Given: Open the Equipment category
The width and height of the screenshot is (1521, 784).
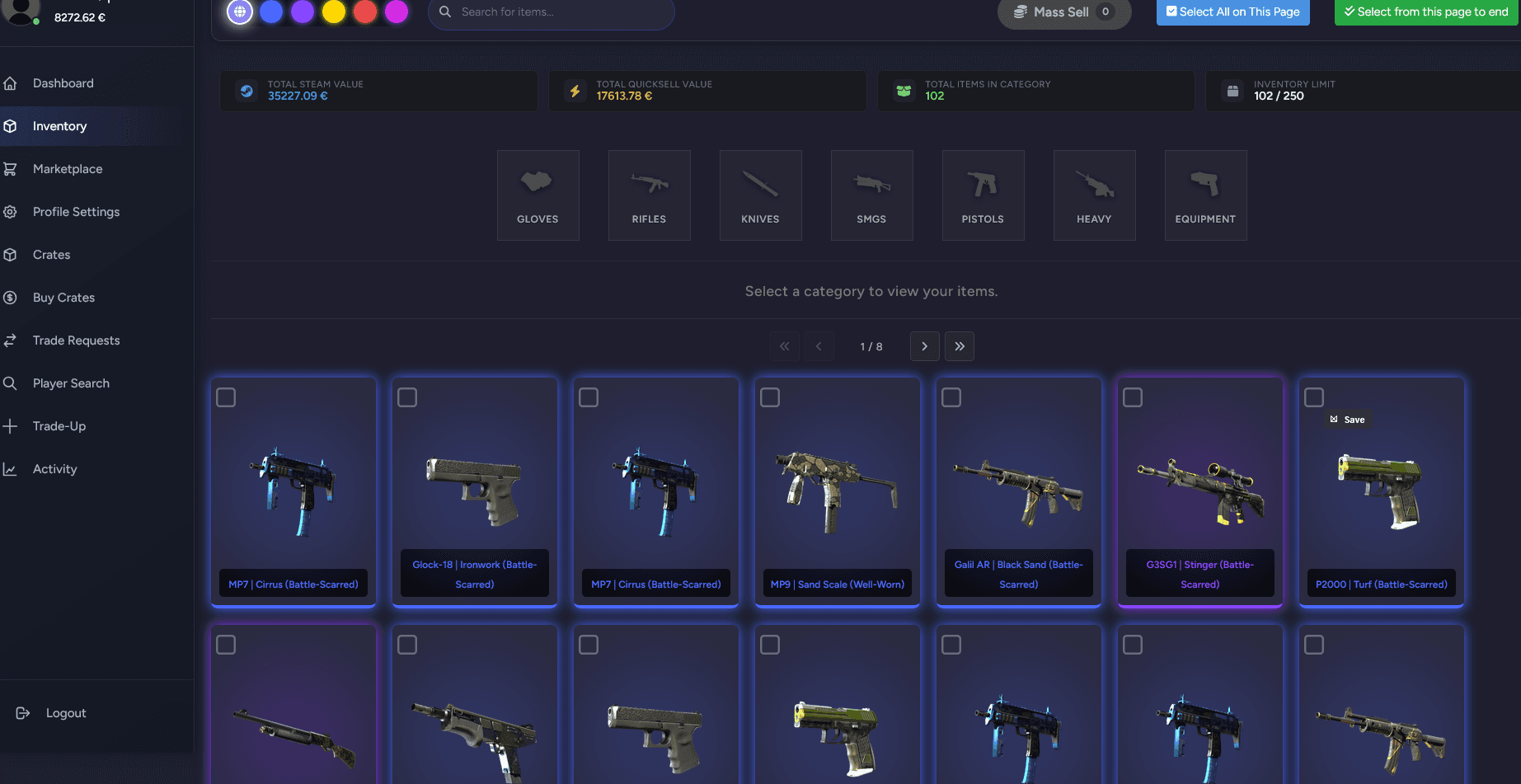Looking at the screenshot, I should 1205,195.
